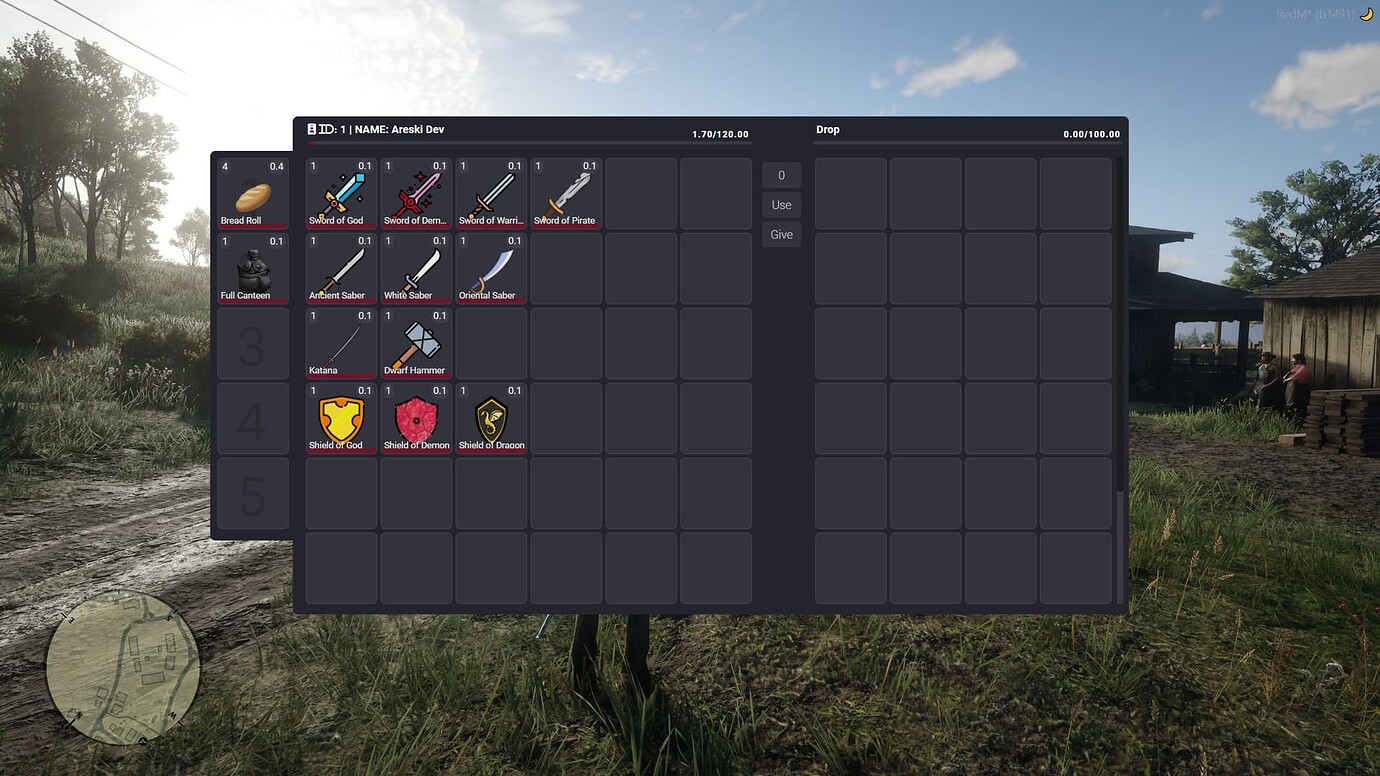Select hotbar slot number 3
Image resolution: width=1380 pixels, height=776 pixels.
[251, 343]
